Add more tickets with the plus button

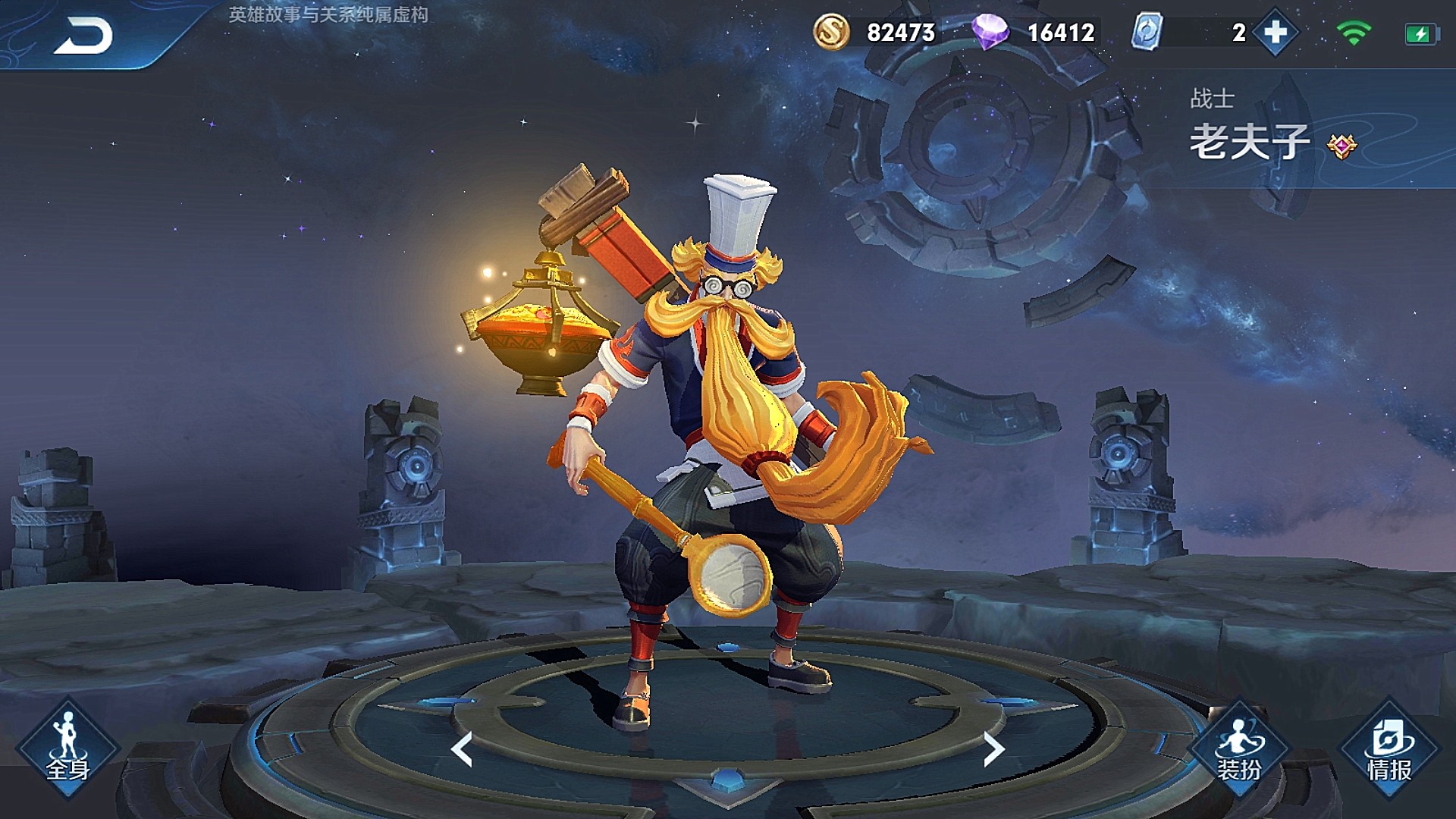pos(1276,33)
